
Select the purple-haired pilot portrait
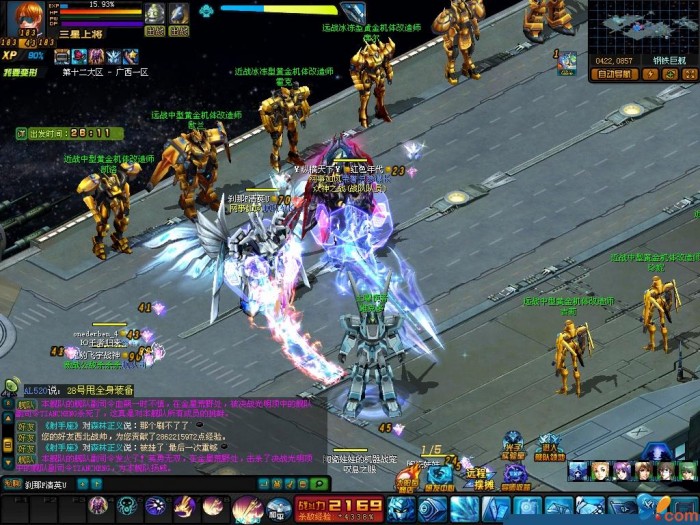(622, 471)
